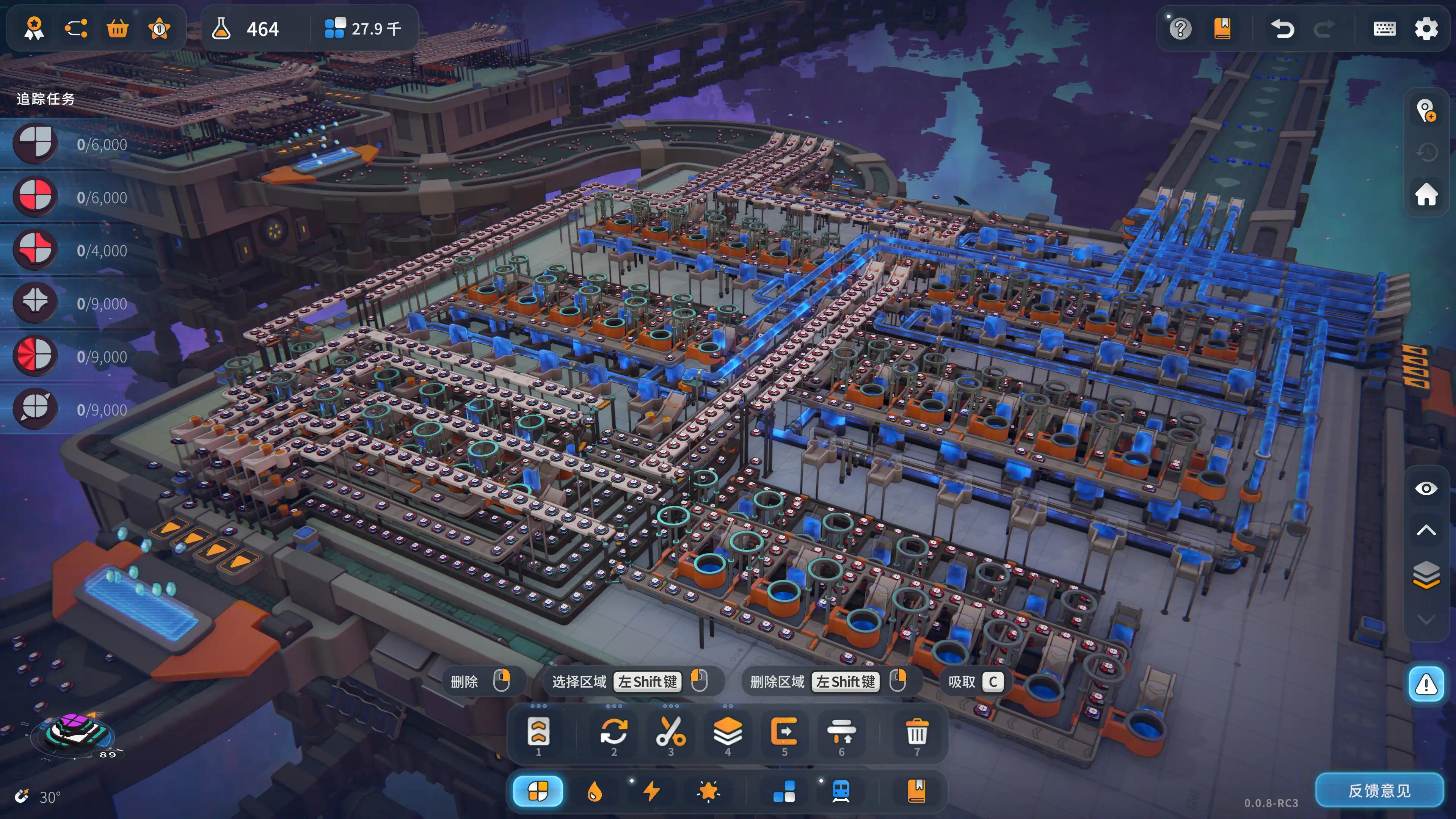The width and height of the screenshot is (1456, 819).
Task: Open the warning alerts button
Action: coord(1426,684)
